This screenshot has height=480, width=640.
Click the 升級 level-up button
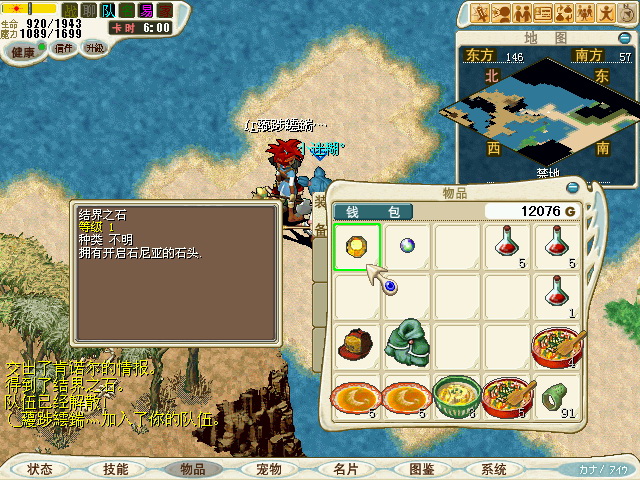pyautogui.click(x=94, y=48)
